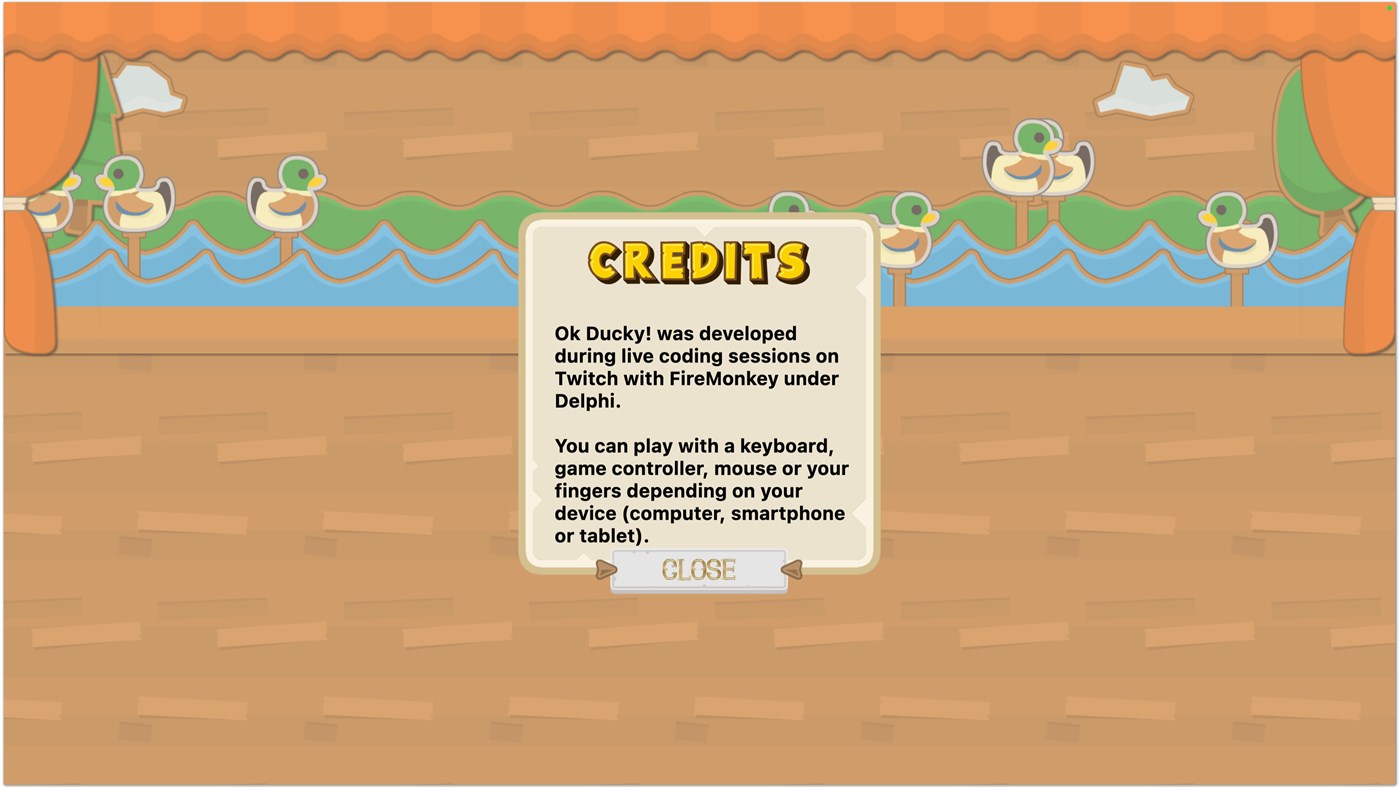Click the CREDITS title text
Image resolution: width=1399 pixels, height=787 pixels.
pos(699,262)
